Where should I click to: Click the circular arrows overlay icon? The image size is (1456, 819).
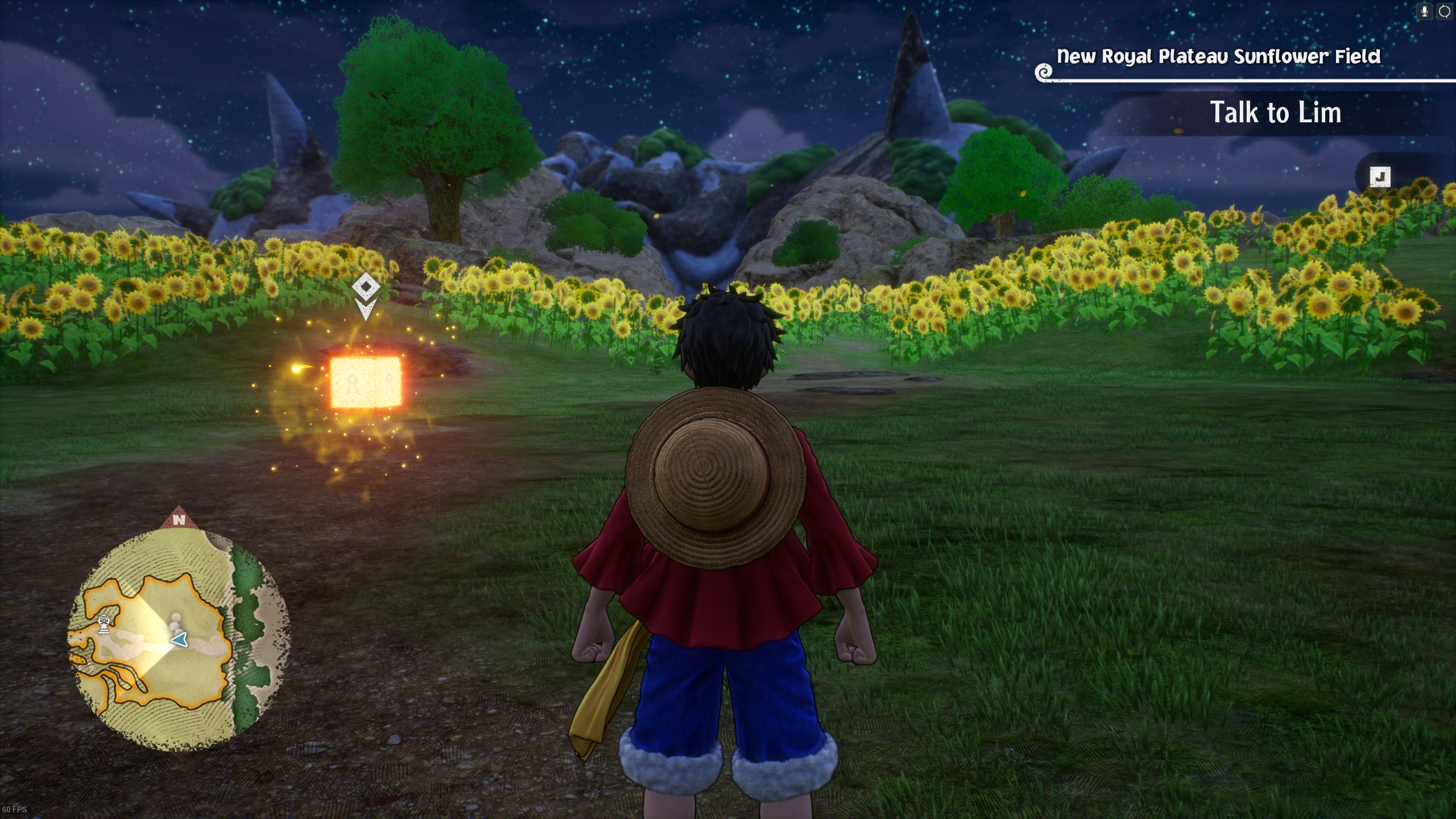tap(1445, 12)
